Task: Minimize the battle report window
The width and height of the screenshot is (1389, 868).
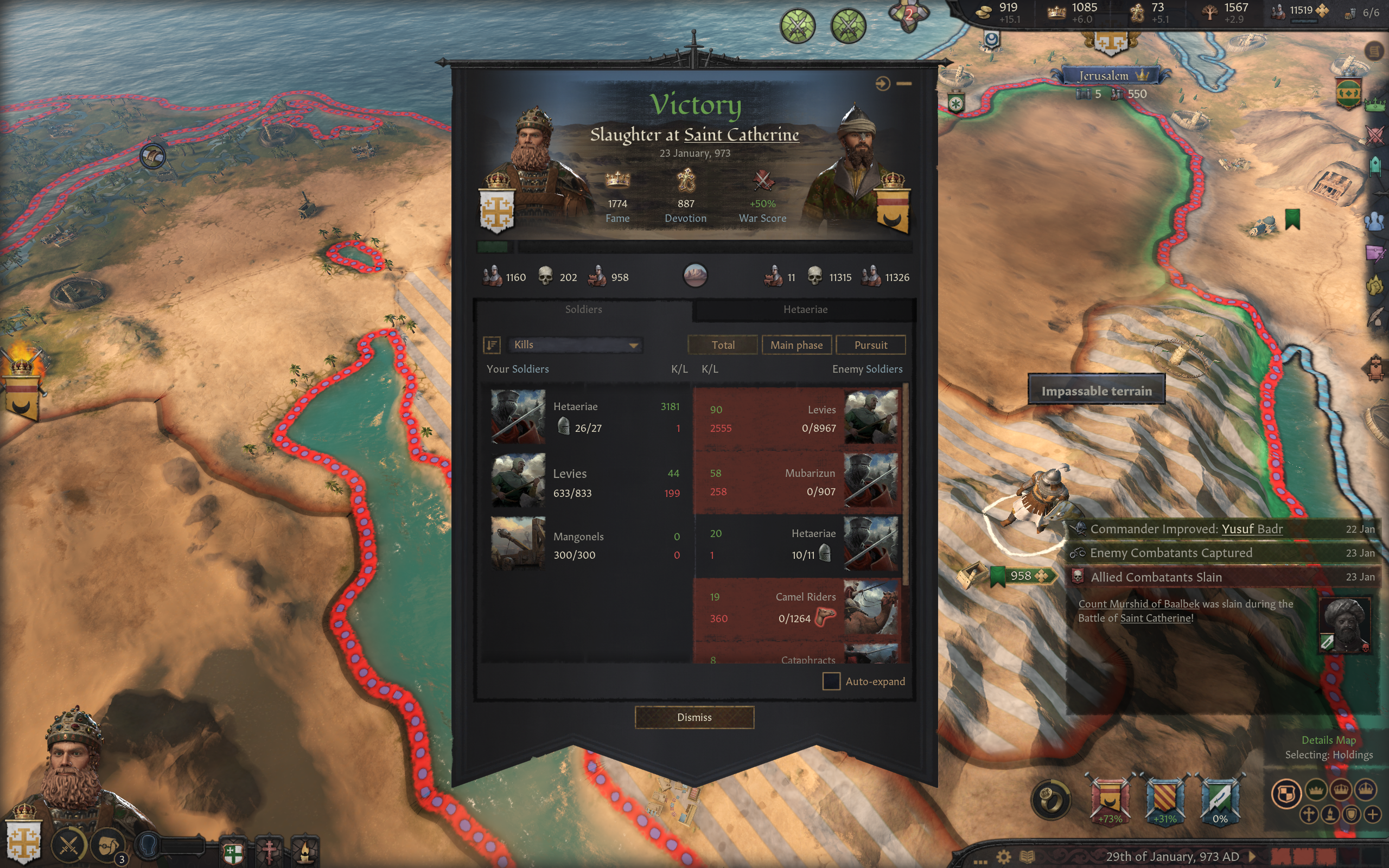Action: tap(904, 84)
